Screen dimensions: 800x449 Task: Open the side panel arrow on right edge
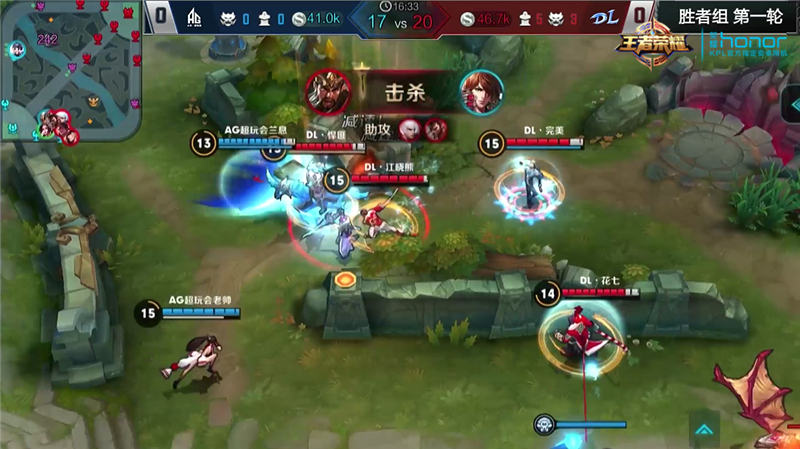coord(792,104)
